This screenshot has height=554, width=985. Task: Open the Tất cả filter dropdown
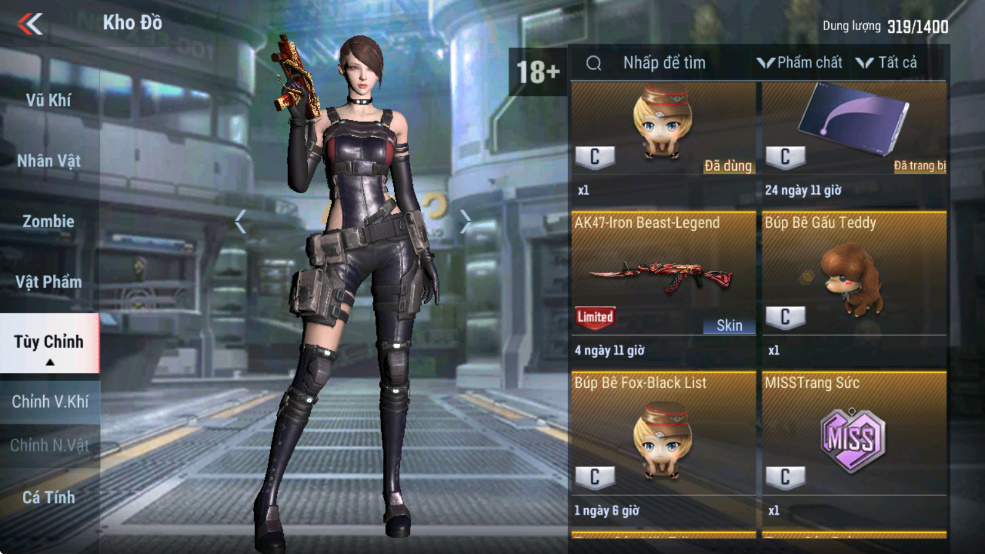pyautogui.click(x=886, y=63)
